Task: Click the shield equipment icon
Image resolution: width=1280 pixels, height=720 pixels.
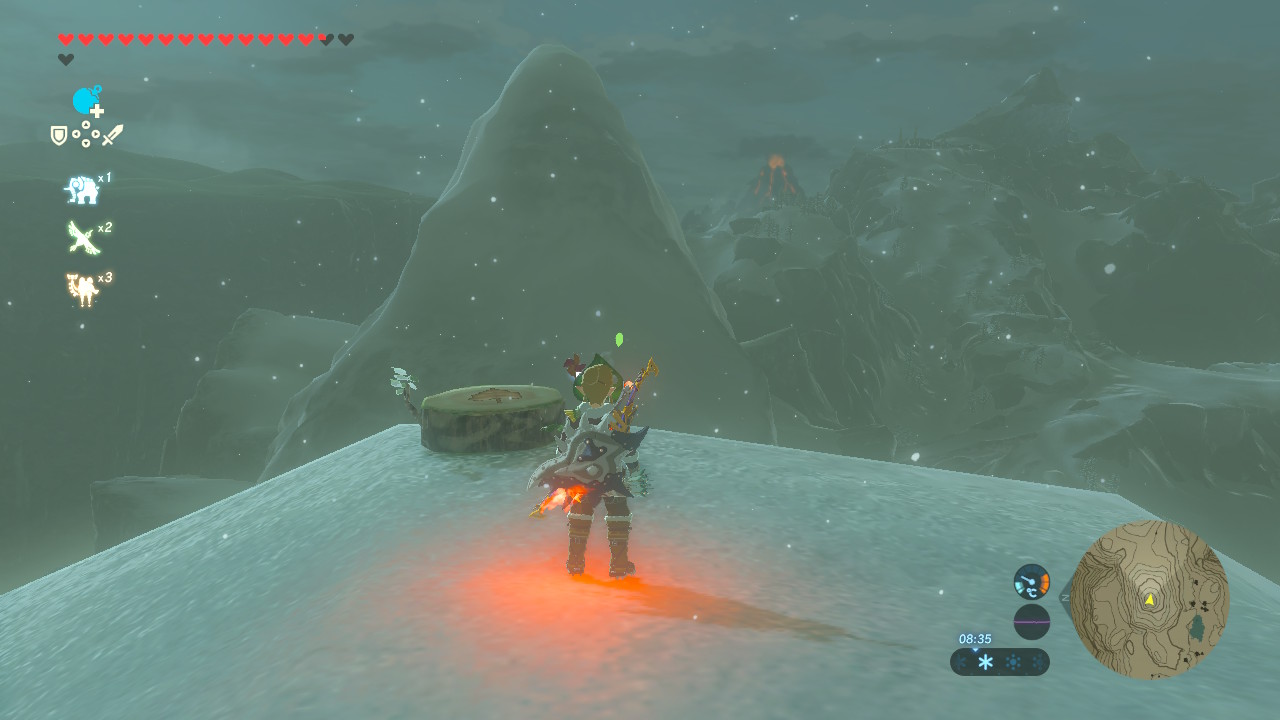Action: click(x=59, y=135)
